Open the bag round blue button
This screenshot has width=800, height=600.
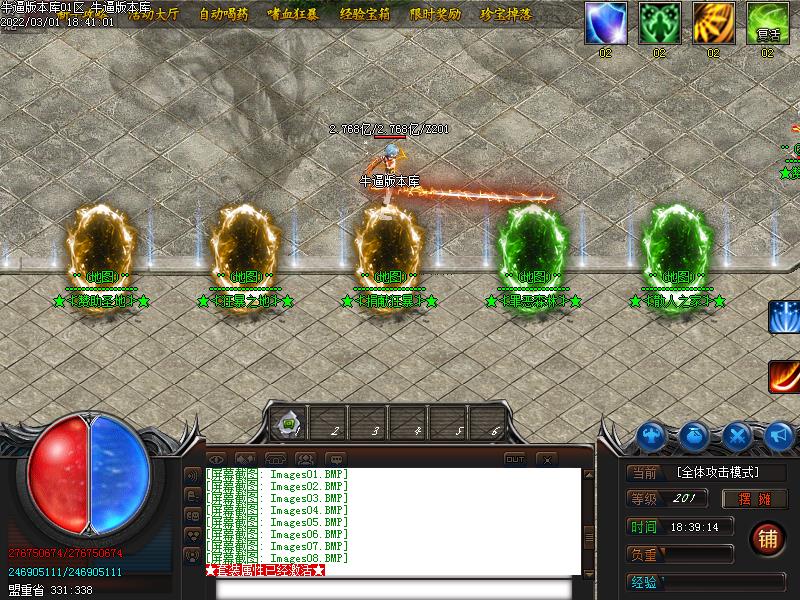(695, 436)
